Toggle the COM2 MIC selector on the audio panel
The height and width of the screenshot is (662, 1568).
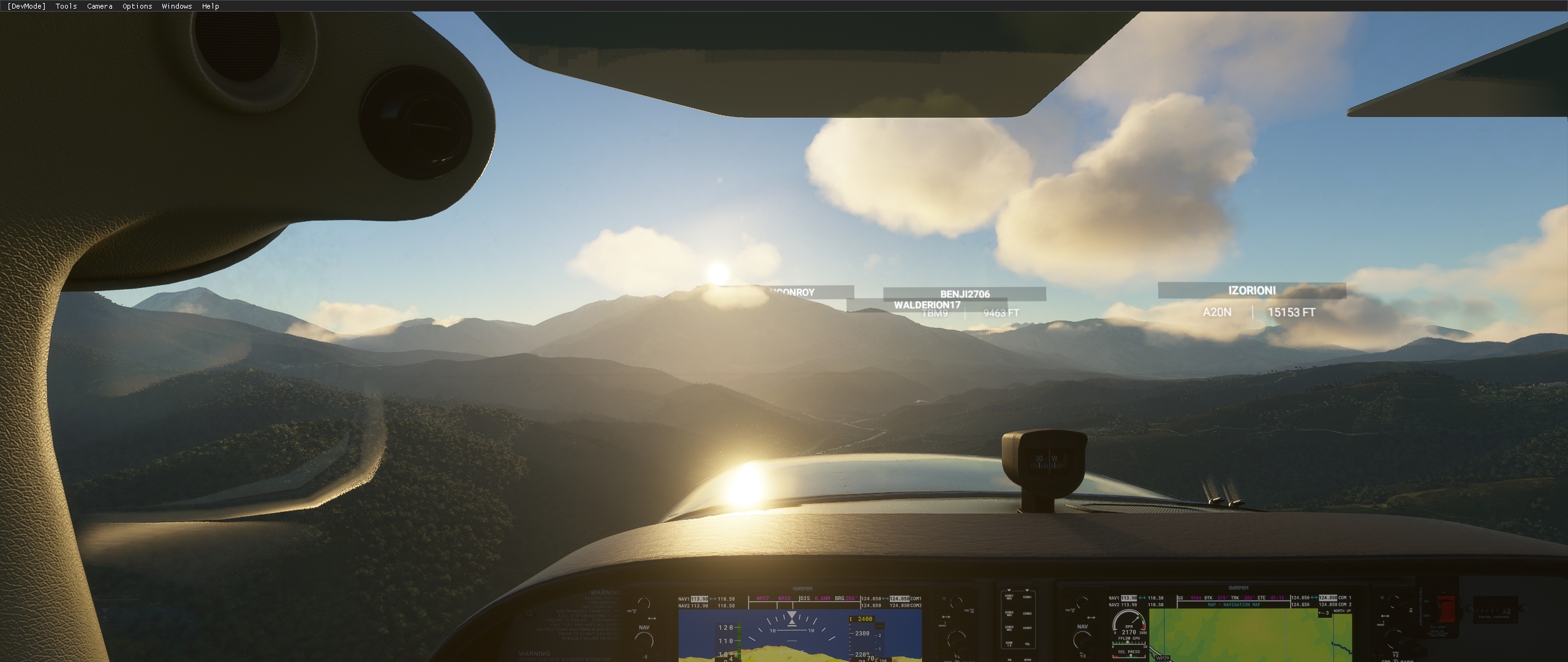[x=1009, y=614]
